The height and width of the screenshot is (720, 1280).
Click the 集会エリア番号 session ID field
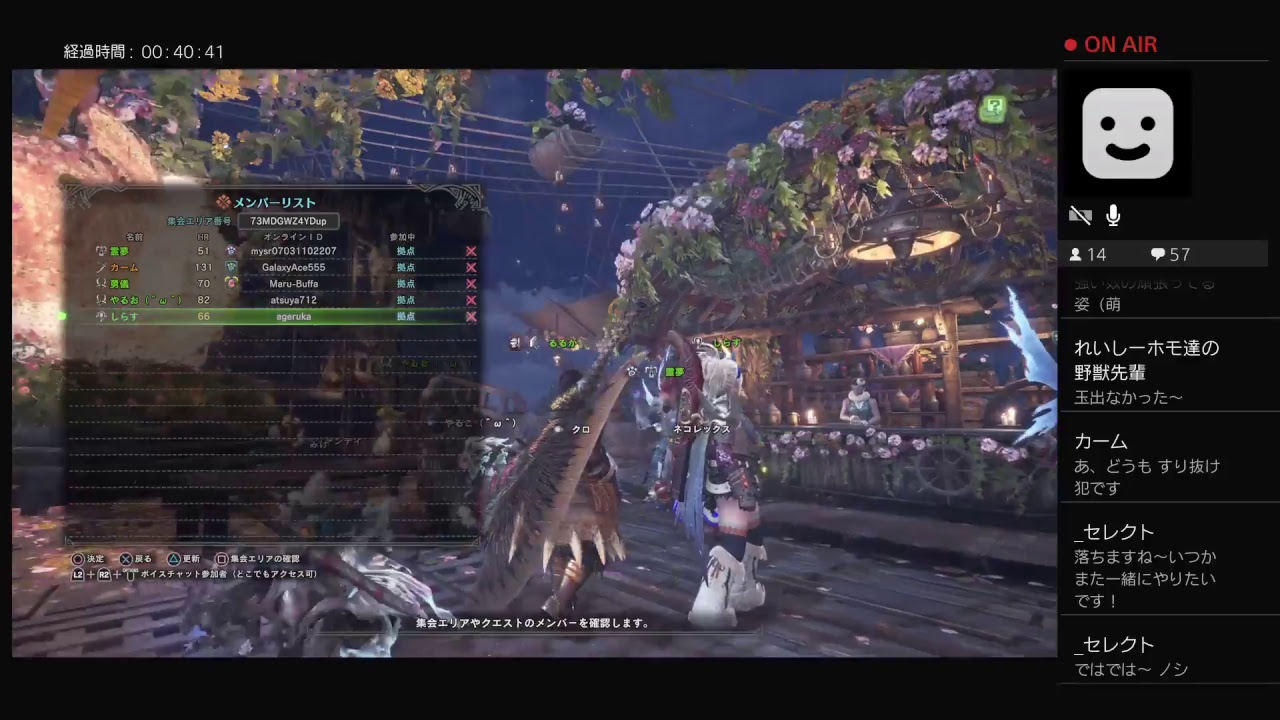tap(290, 221)
